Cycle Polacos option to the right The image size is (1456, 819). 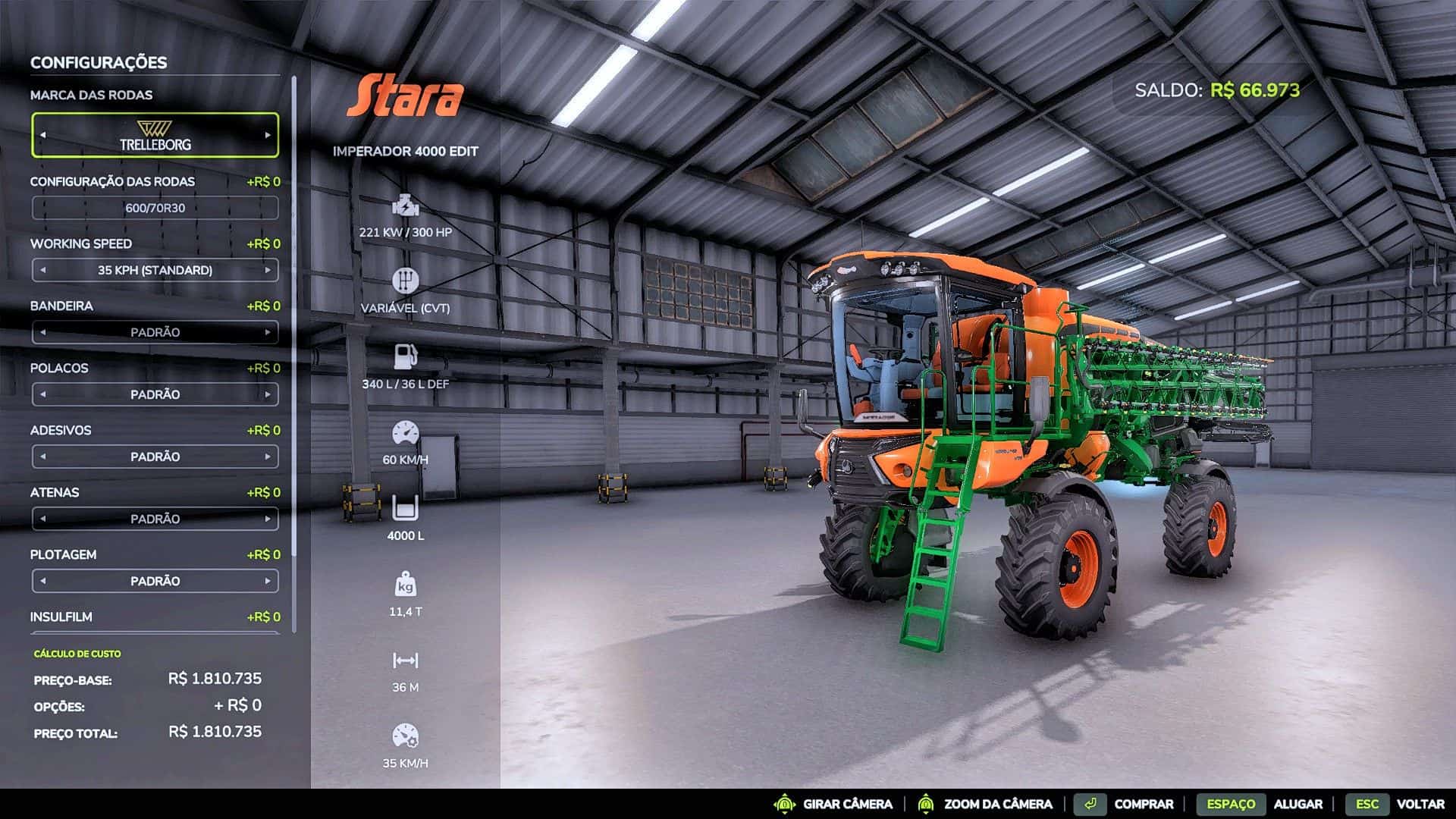268,394
